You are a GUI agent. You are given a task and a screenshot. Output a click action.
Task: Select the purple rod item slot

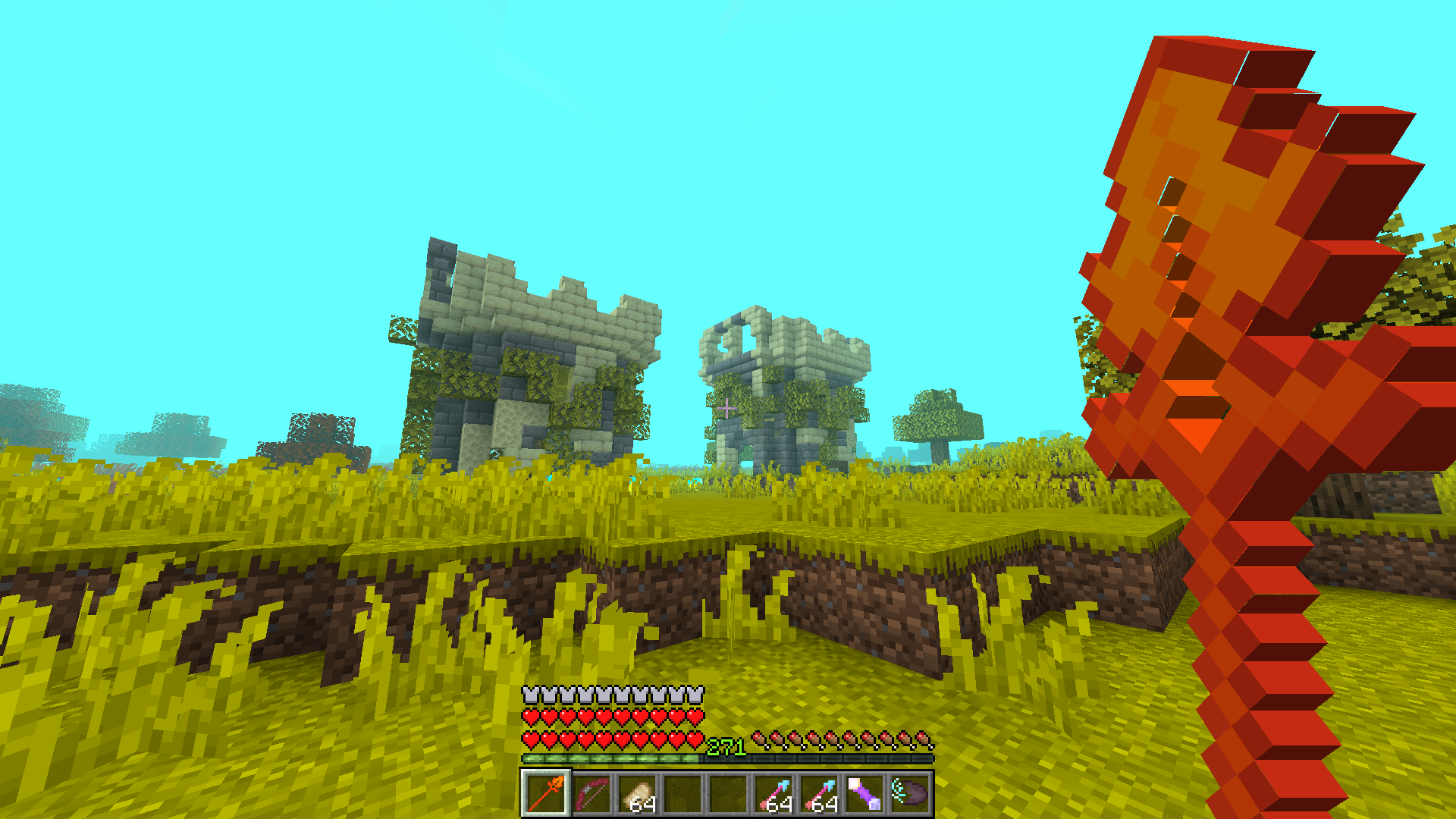864,793
